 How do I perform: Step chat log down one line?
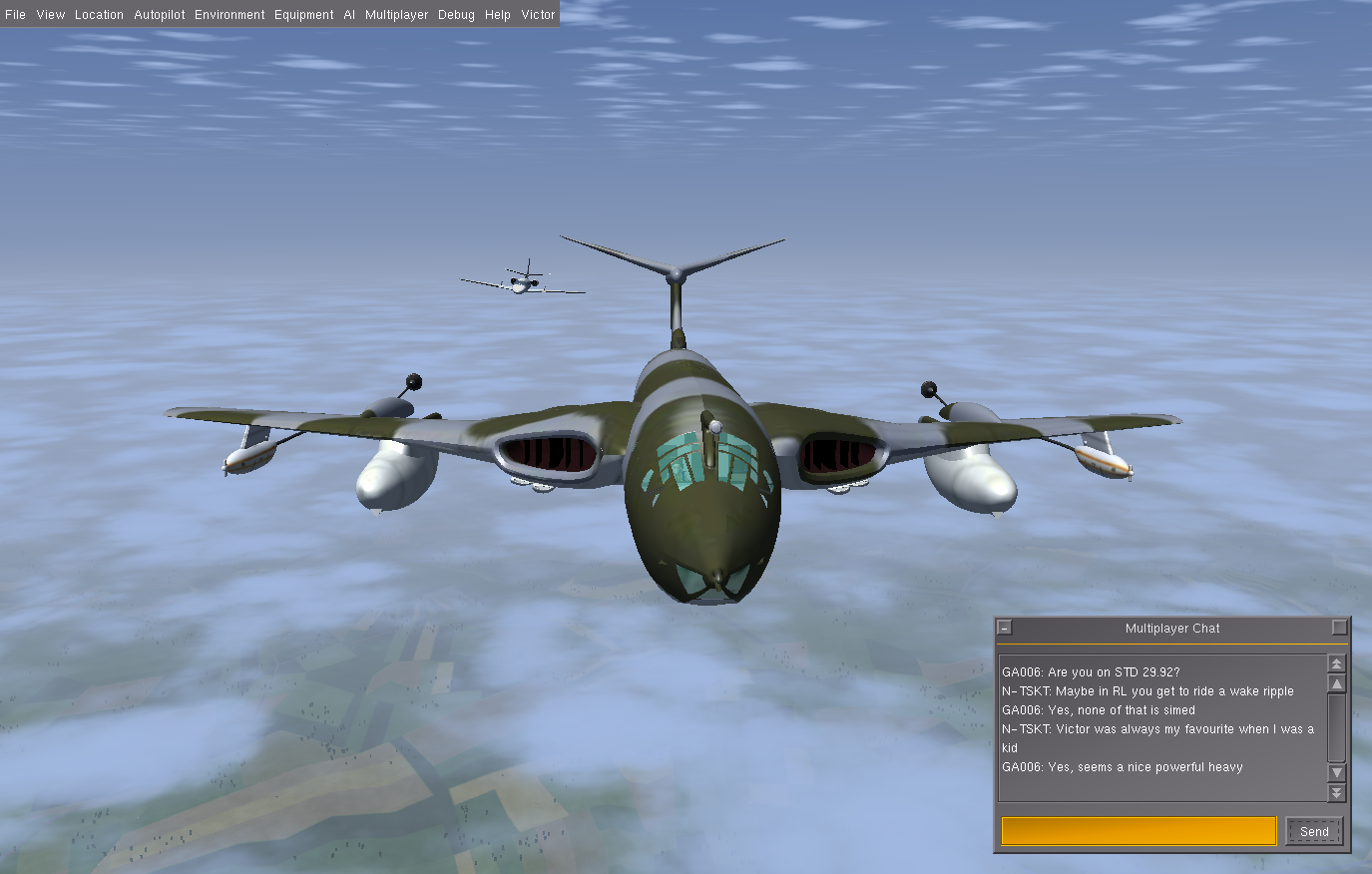(x=1337, y=773)
